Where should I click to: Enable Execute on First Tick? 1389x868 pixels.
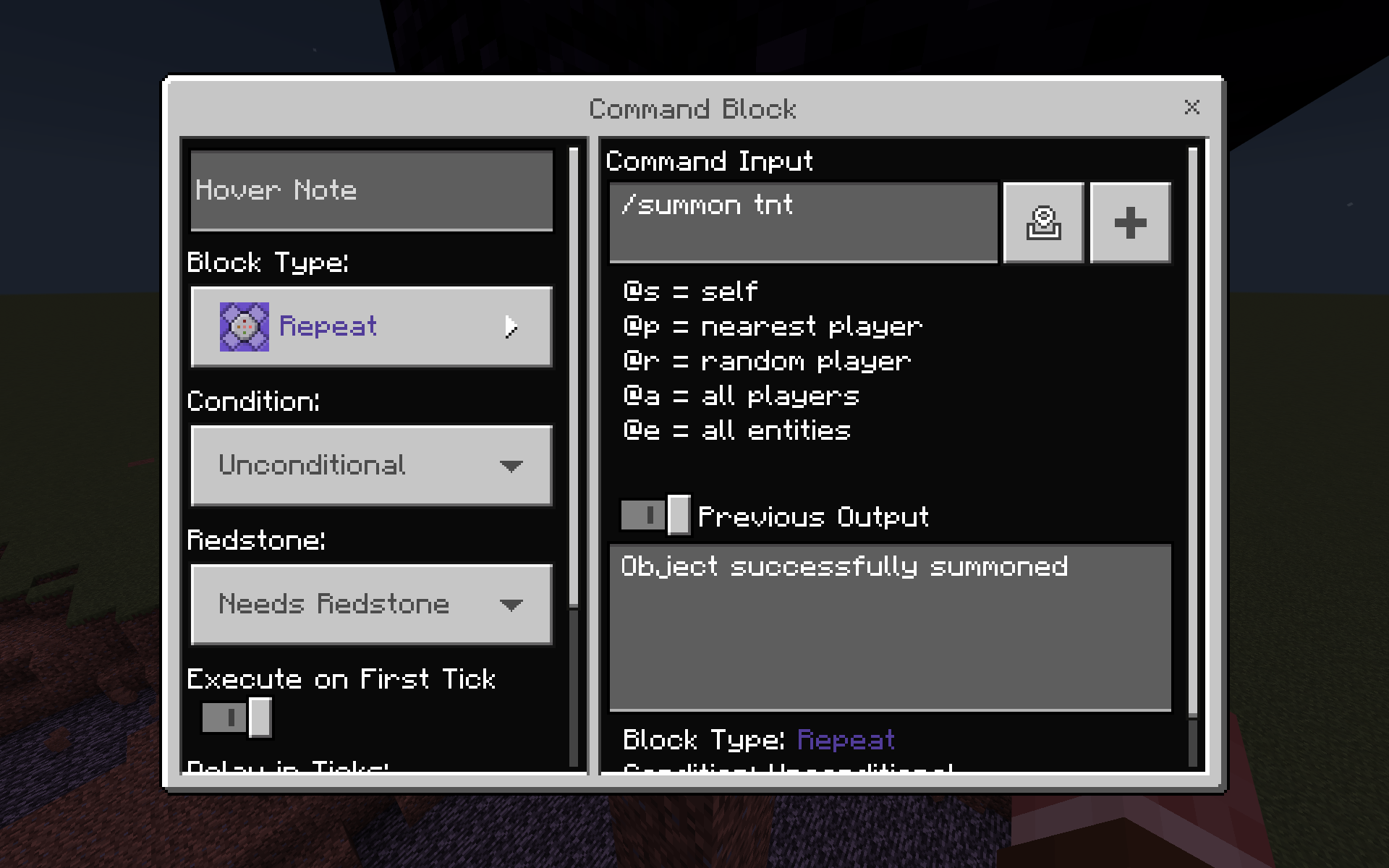pyautogui.click(x=237, y=718)
